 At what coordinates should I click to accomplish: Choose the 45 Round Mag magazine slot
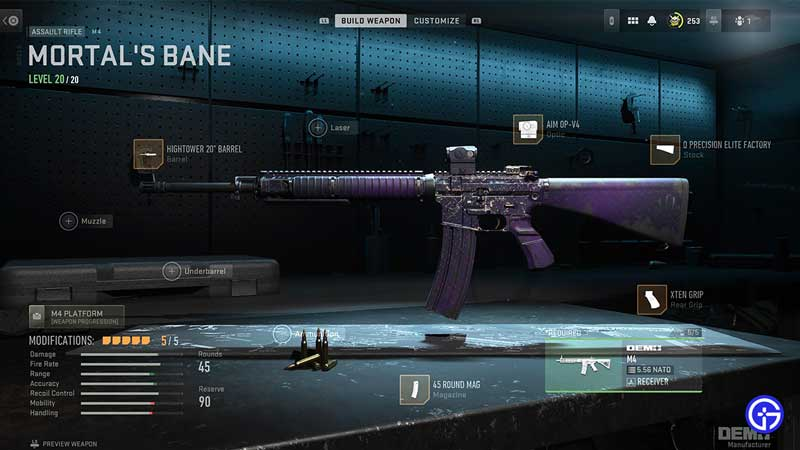[414, 389]
